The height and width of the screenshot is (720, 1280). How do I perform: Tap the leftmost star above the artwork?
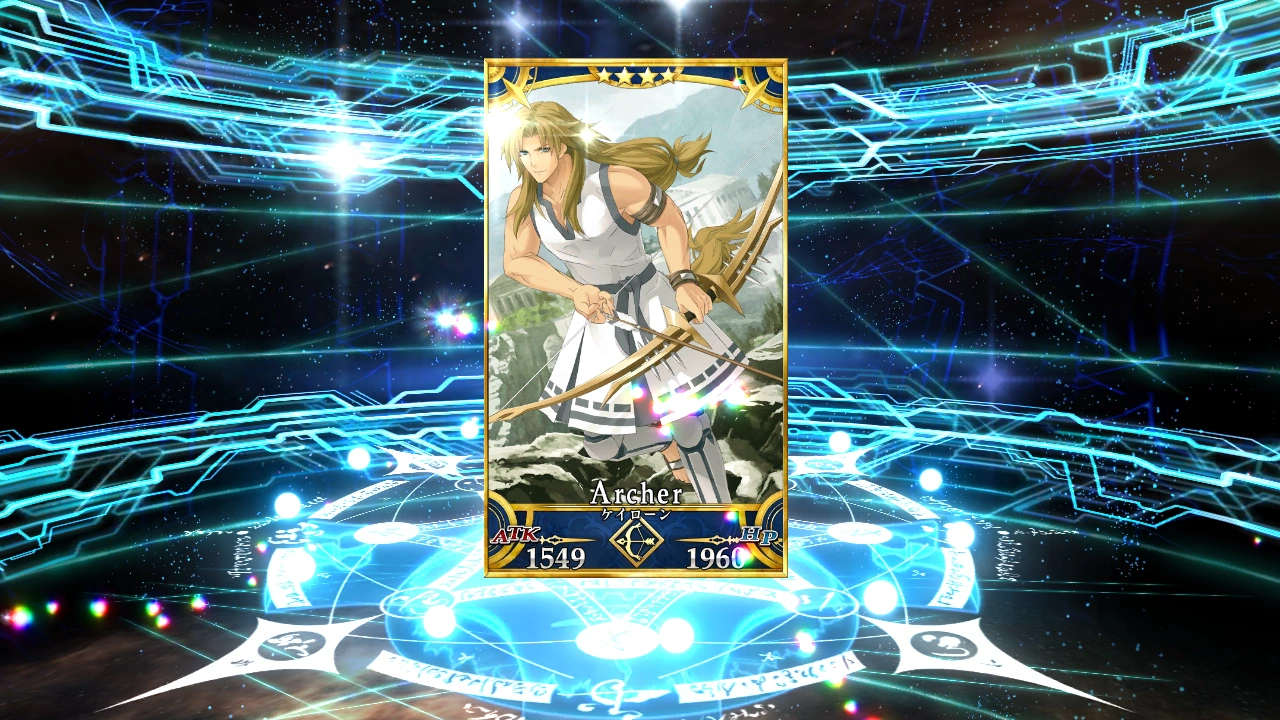pos(604,73)
